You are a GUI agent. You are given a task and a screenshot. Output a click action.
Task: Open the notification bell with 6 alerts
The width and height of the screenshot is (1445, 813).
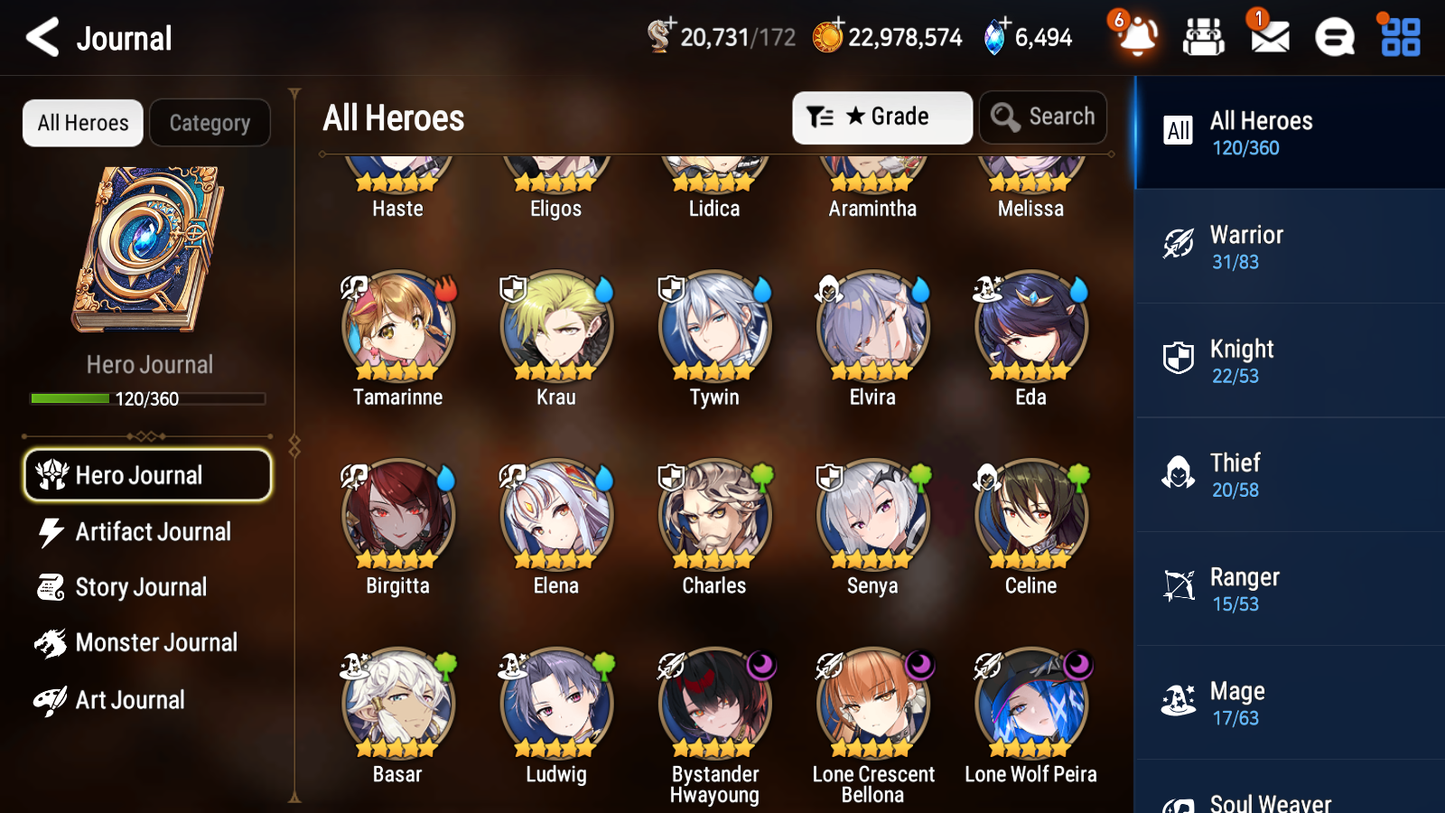tap(1137, 37)
